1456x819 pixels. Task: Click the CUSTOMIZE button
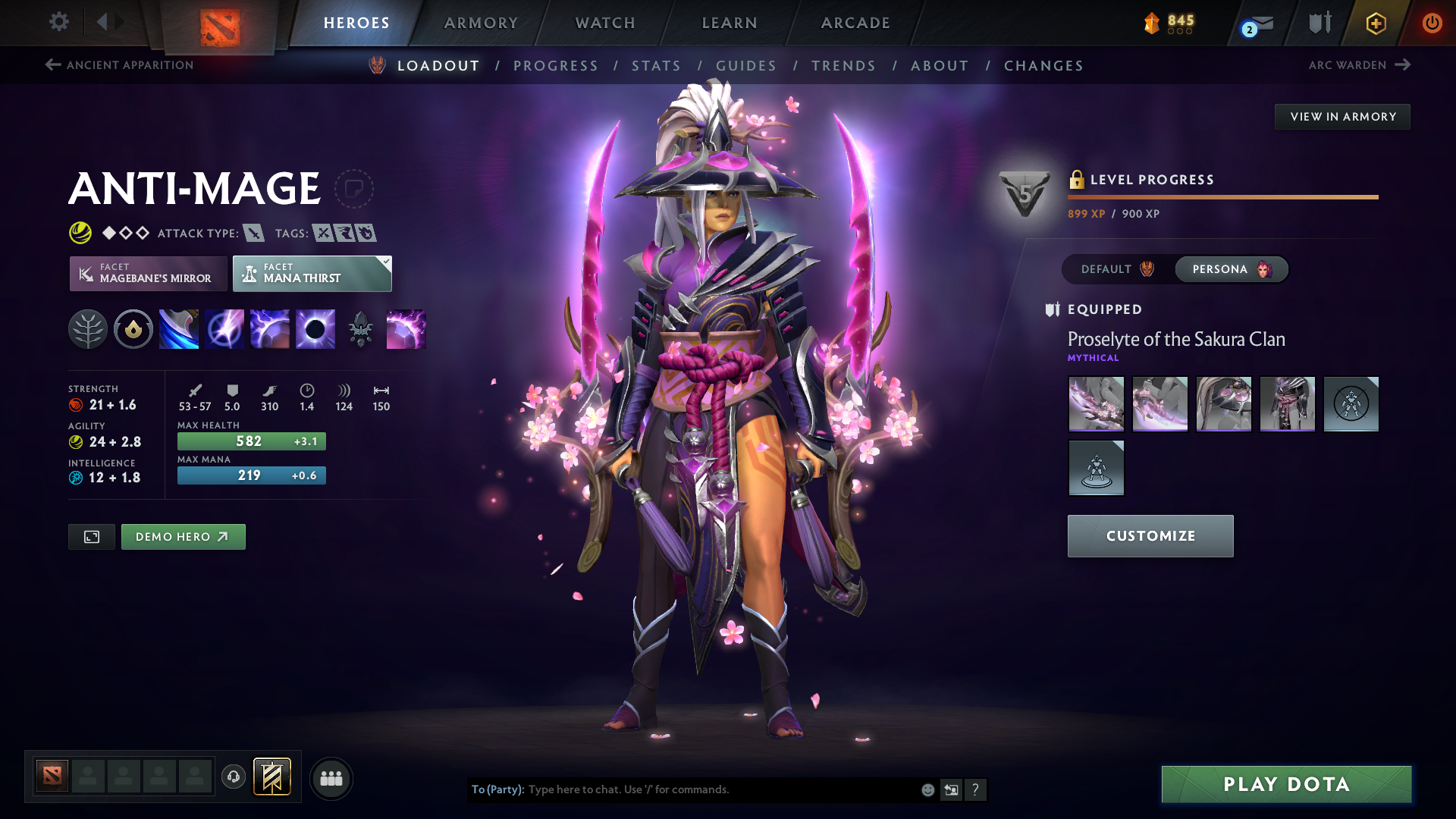(x=1150, y=535)
